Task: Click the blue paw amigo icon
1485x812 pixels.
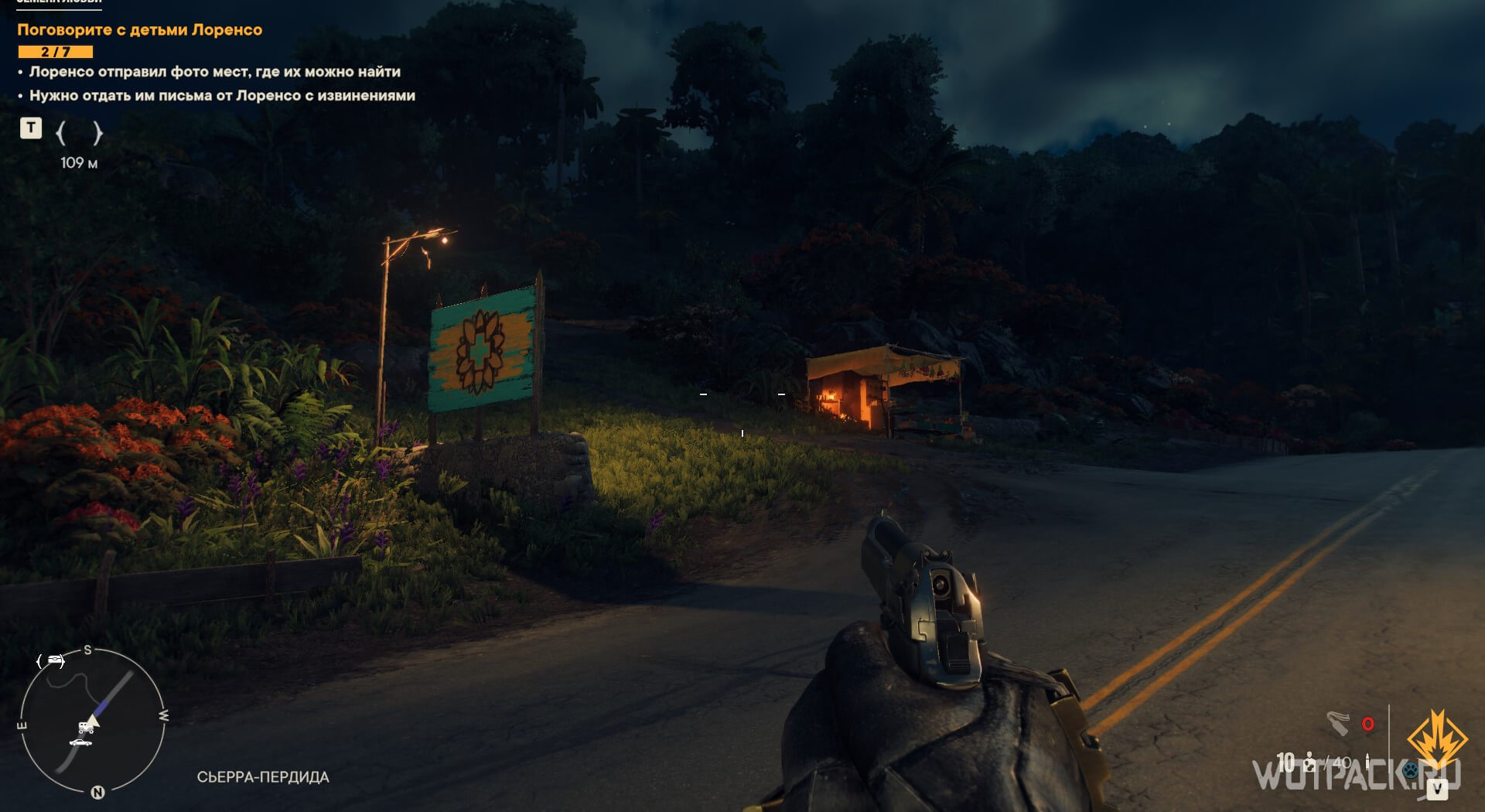Action: click(x=1410, y=770)
